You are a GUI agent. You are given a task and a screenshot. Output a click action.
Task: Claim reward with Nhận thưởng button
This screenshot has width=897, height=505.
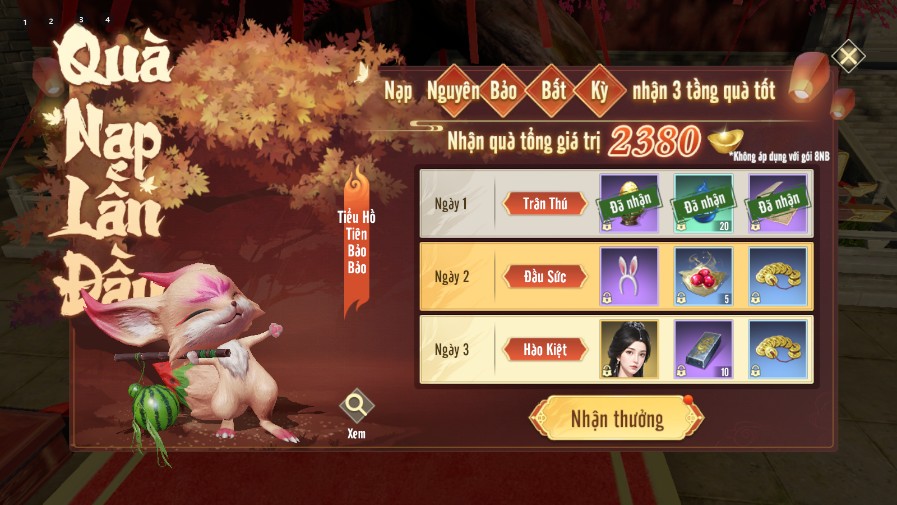tap(616, 418)
